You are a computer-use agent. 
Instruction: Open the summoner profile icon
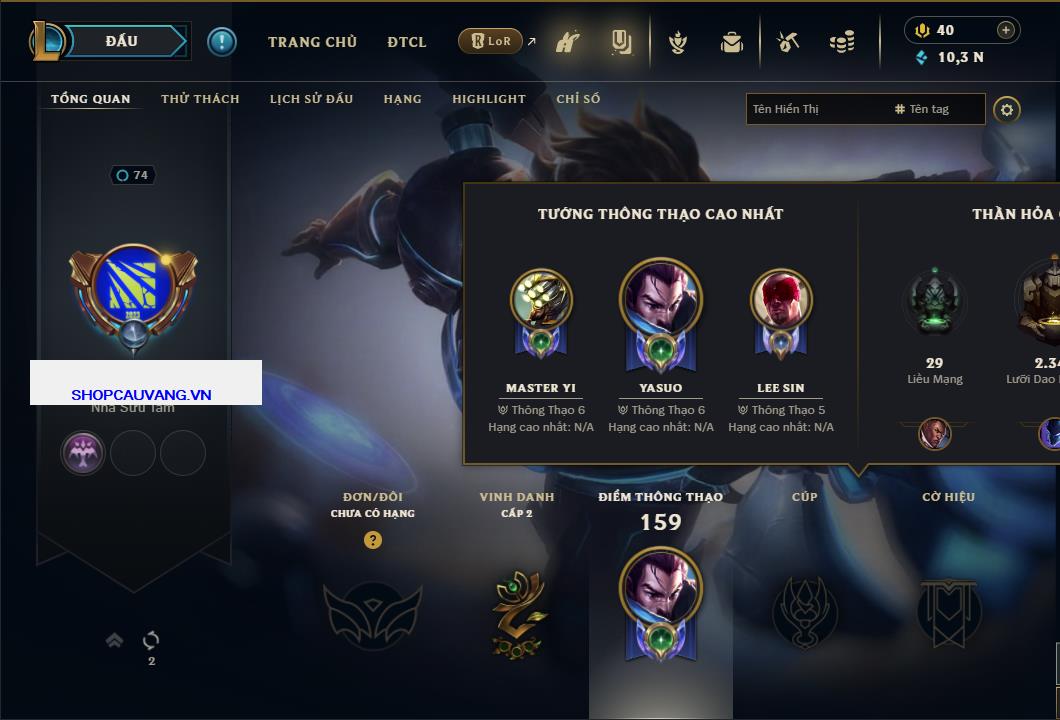[x=133, y=290]
